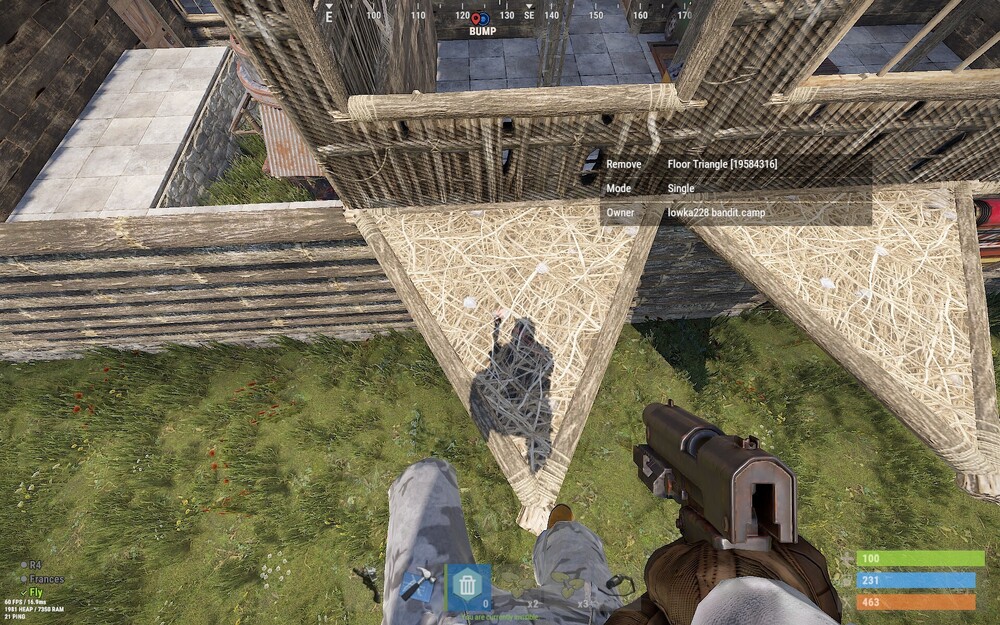Select the trash bin remover tool slot
This screenshot has height=625, width=1000.
(x=468, y=587)
